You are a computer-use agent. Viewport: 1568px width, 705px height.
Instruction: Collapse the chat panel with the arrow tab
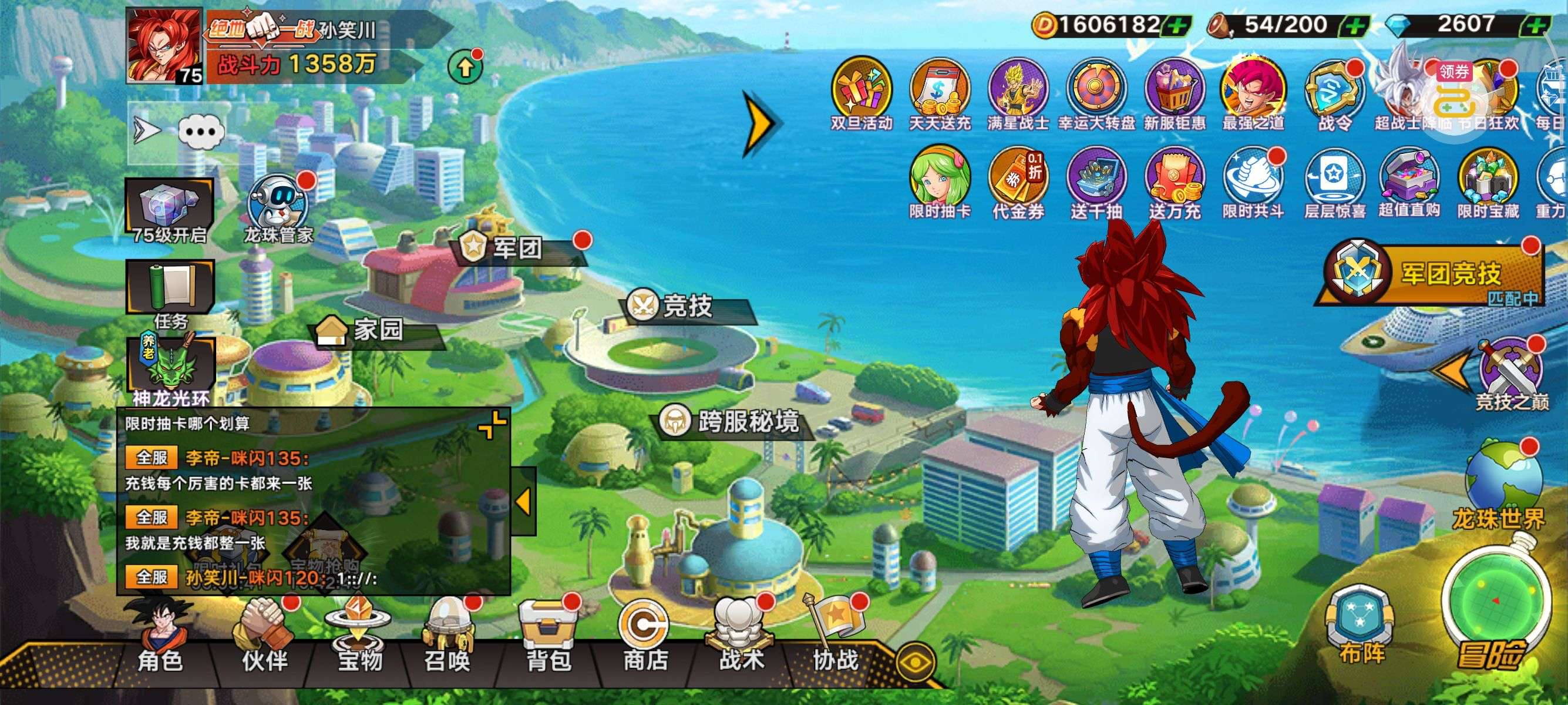523,501
